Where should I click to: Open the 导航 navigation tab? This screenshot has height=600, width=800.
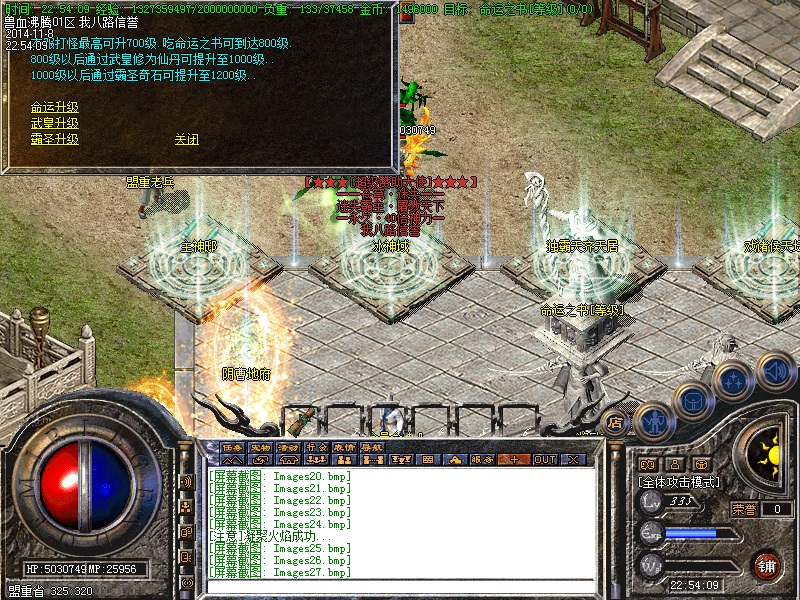click(x=372, y=447)
